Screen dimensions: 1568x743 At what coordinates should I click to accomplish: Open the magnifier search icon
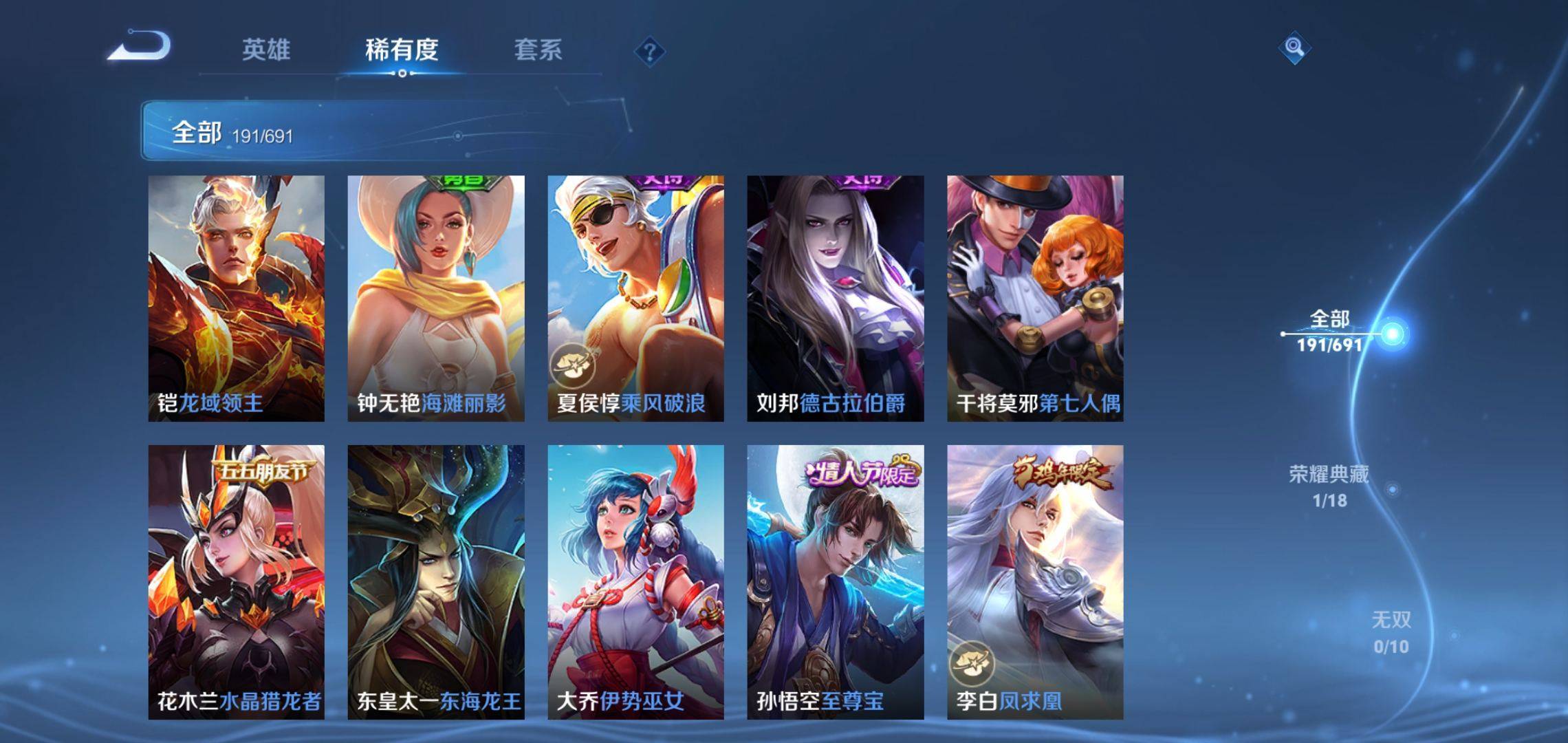coord(1294,47)
